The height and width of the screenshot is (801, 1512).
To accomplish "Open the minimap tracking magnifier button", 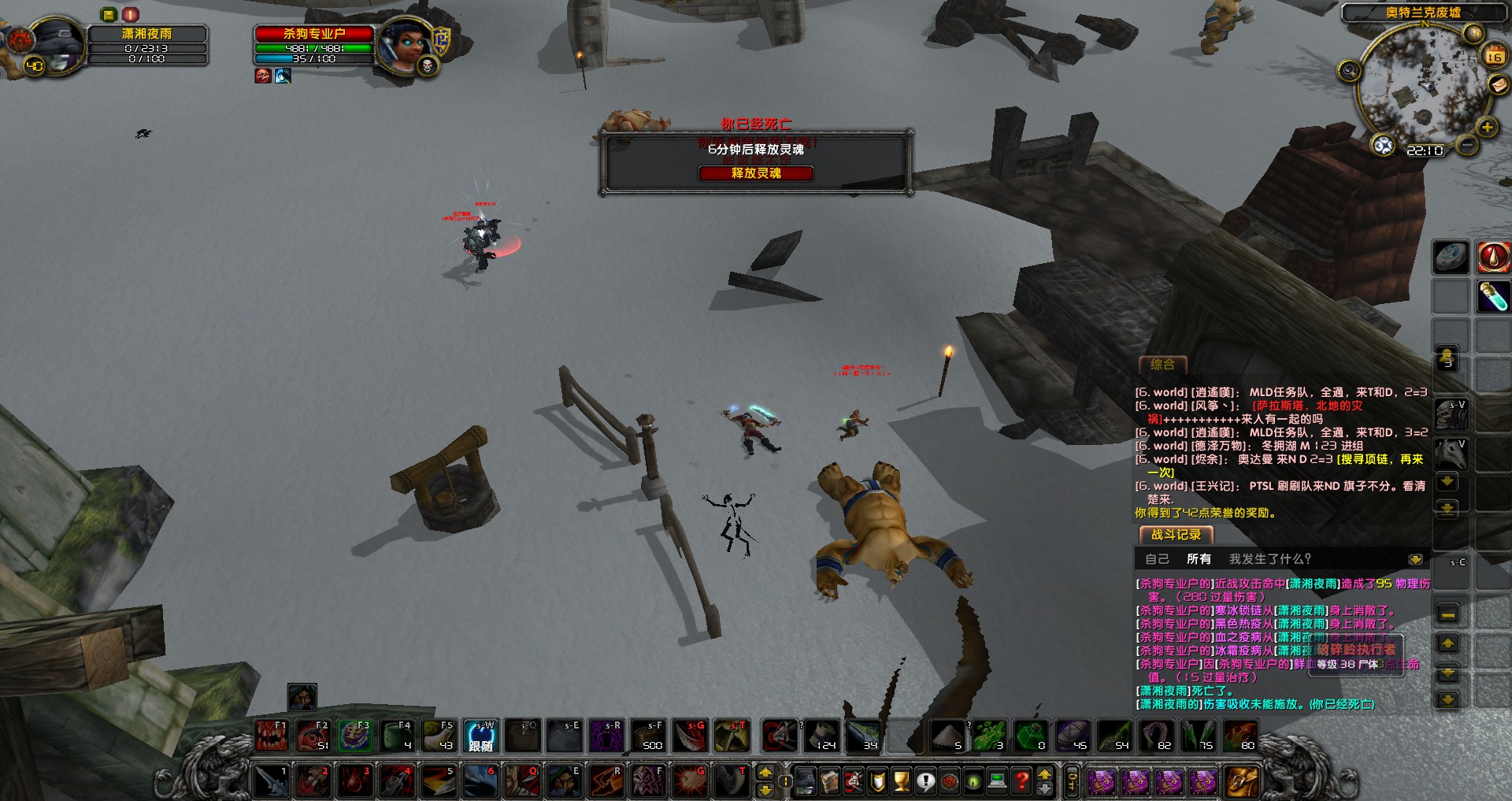I will 1349,71.
